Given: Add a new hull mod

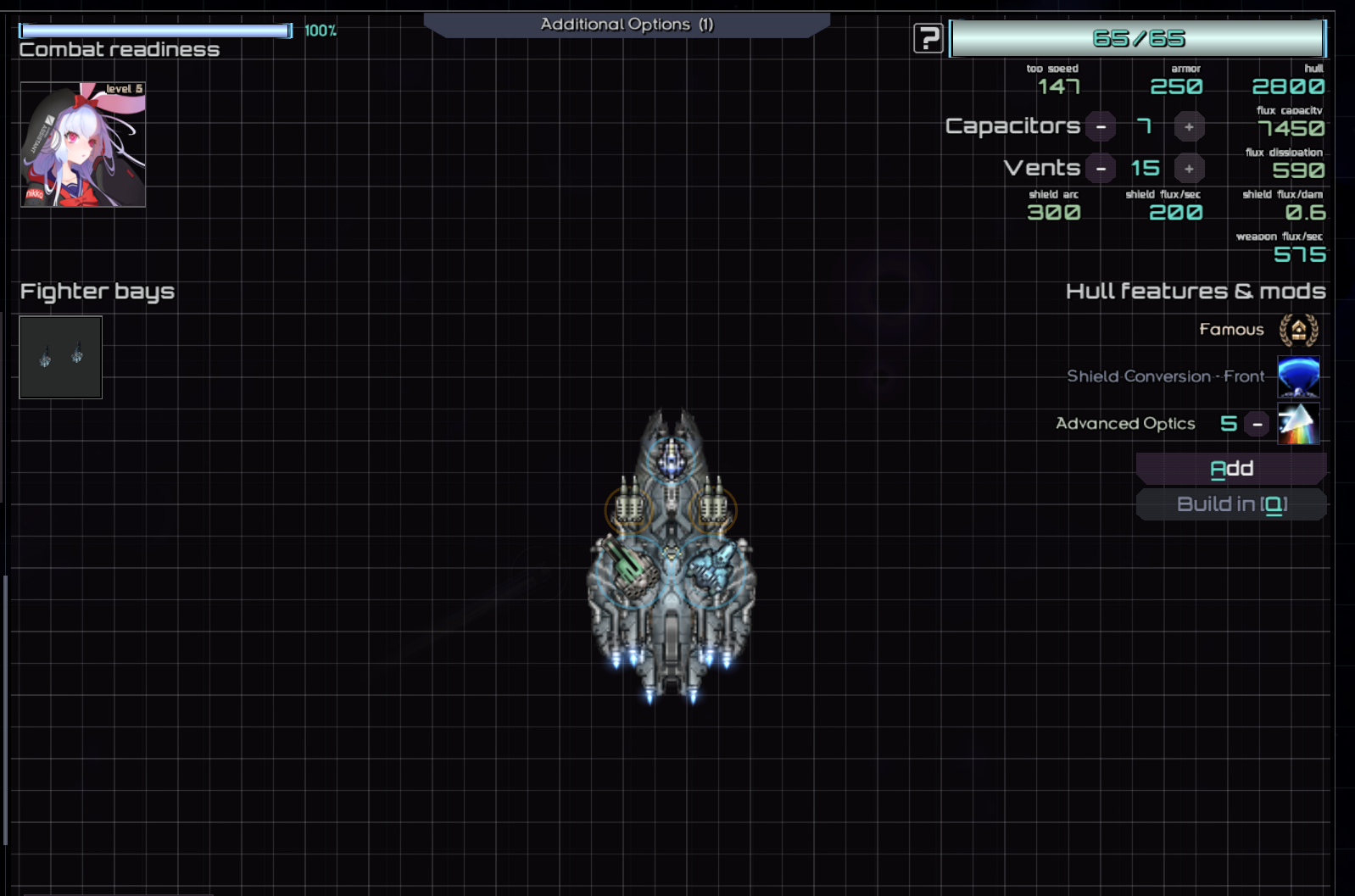Looking at the screenshot, I should click(x=1231, y=469).
